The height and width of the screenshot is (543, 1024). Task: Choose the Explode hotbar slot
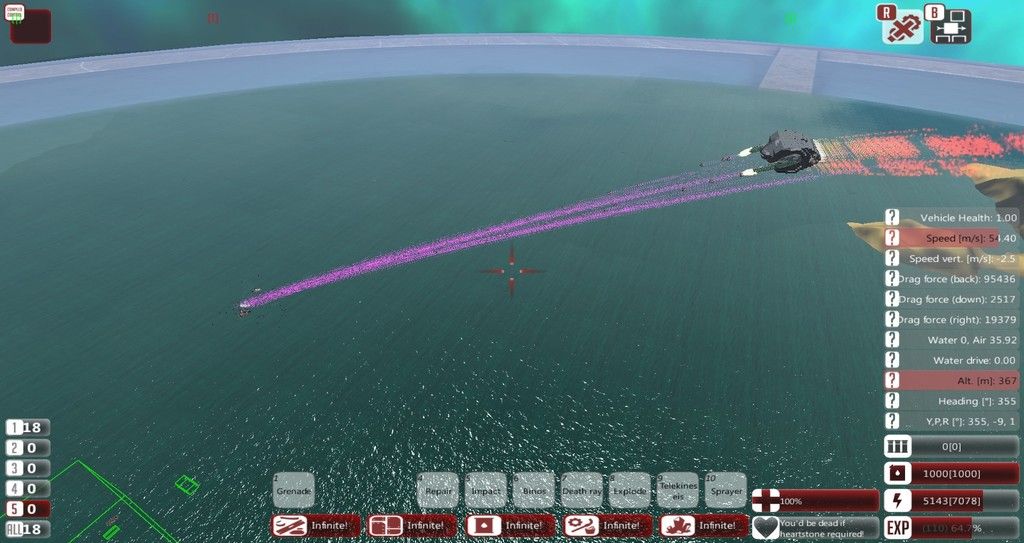629,490
